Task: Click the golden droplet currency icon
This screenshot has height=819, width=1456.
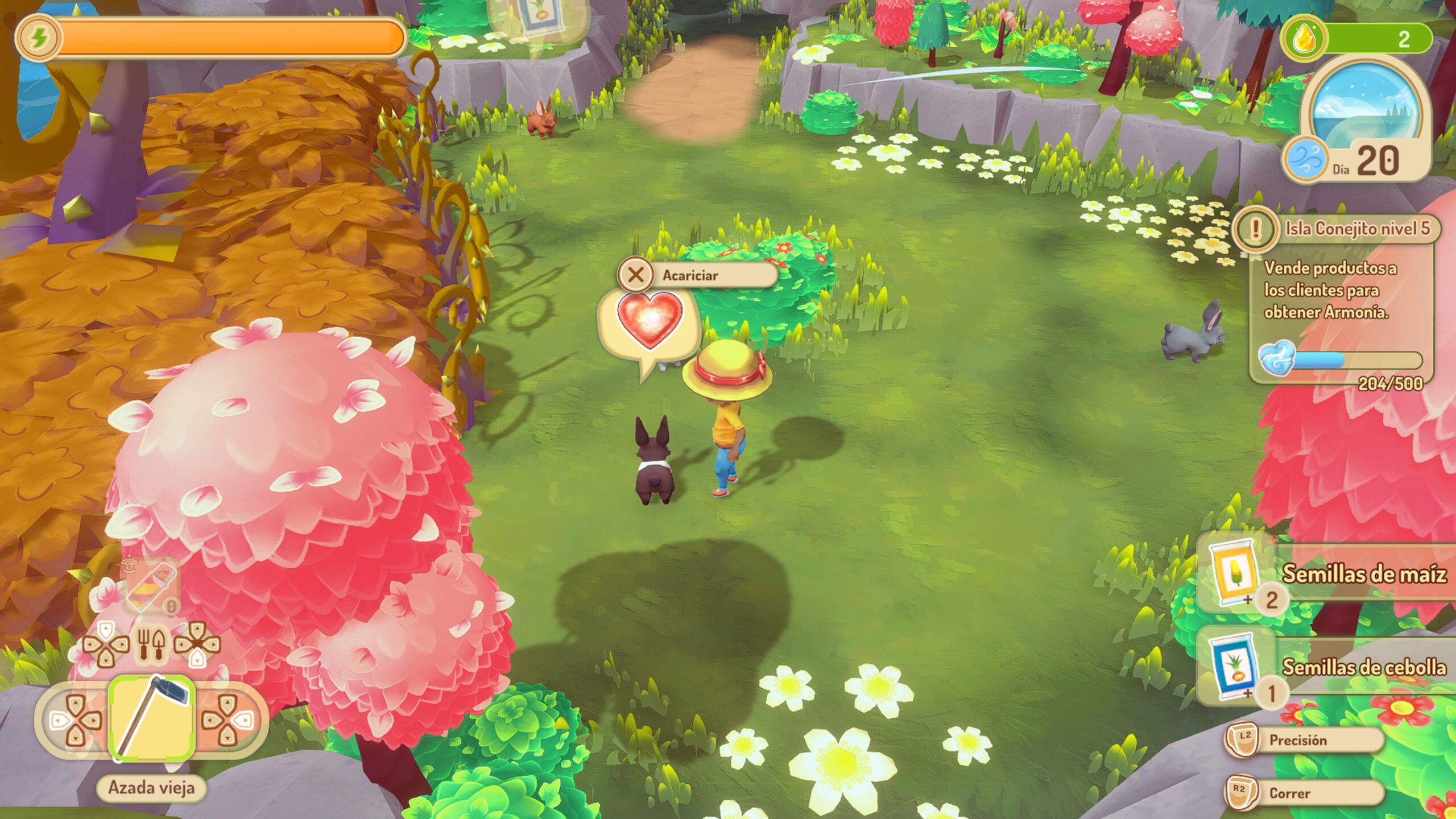Action: click(1302, 39)
